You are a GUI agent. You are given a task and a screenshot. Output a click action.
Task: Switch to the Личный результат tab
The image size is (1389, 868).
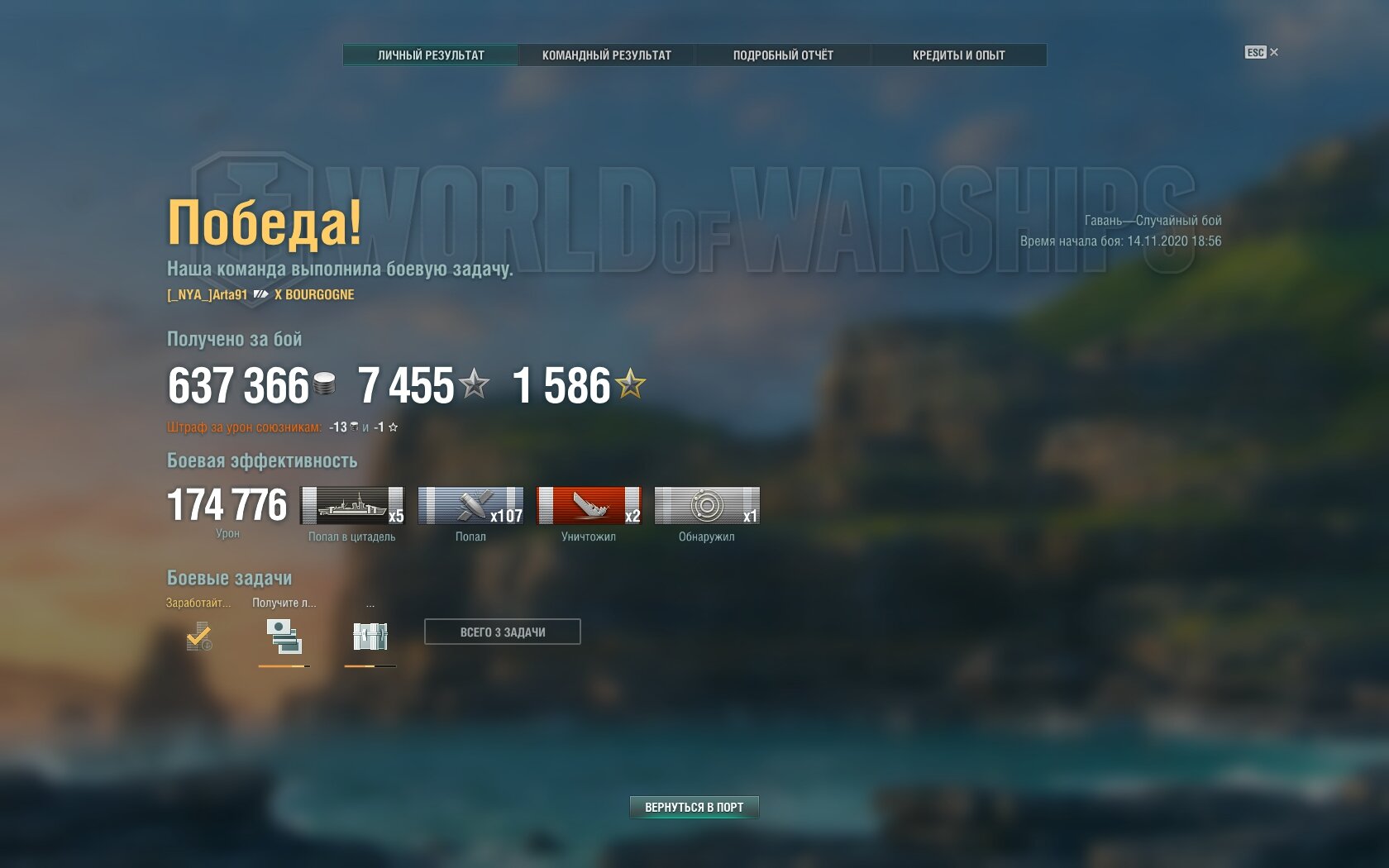click(x=431, y=55)
